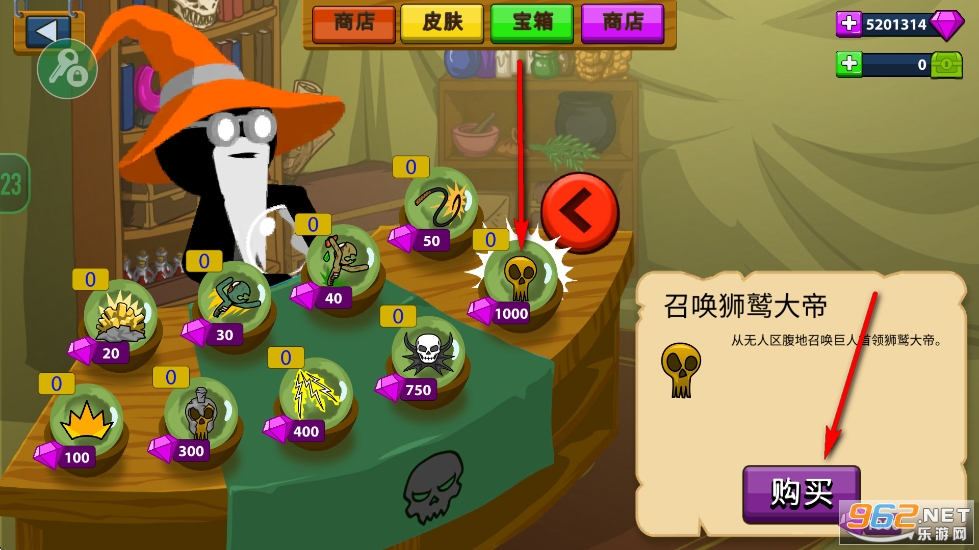979x550 pixels.
Task: Open the red 商店 shop tab
Action: point(354,24)
